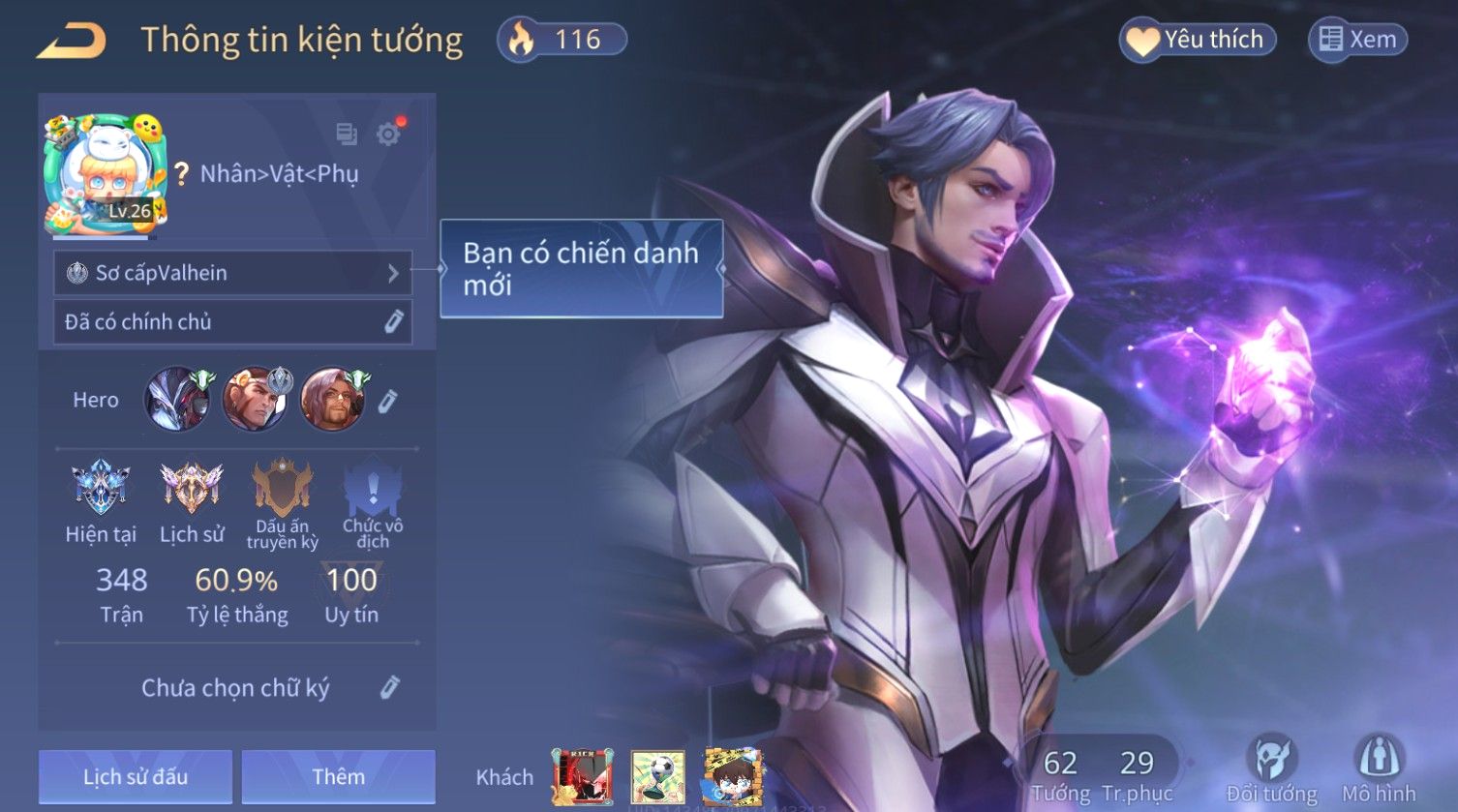The image size is (1458, 812).
Task: View the soccer ball visitor avatar
Action: click(x=658, y=776)
